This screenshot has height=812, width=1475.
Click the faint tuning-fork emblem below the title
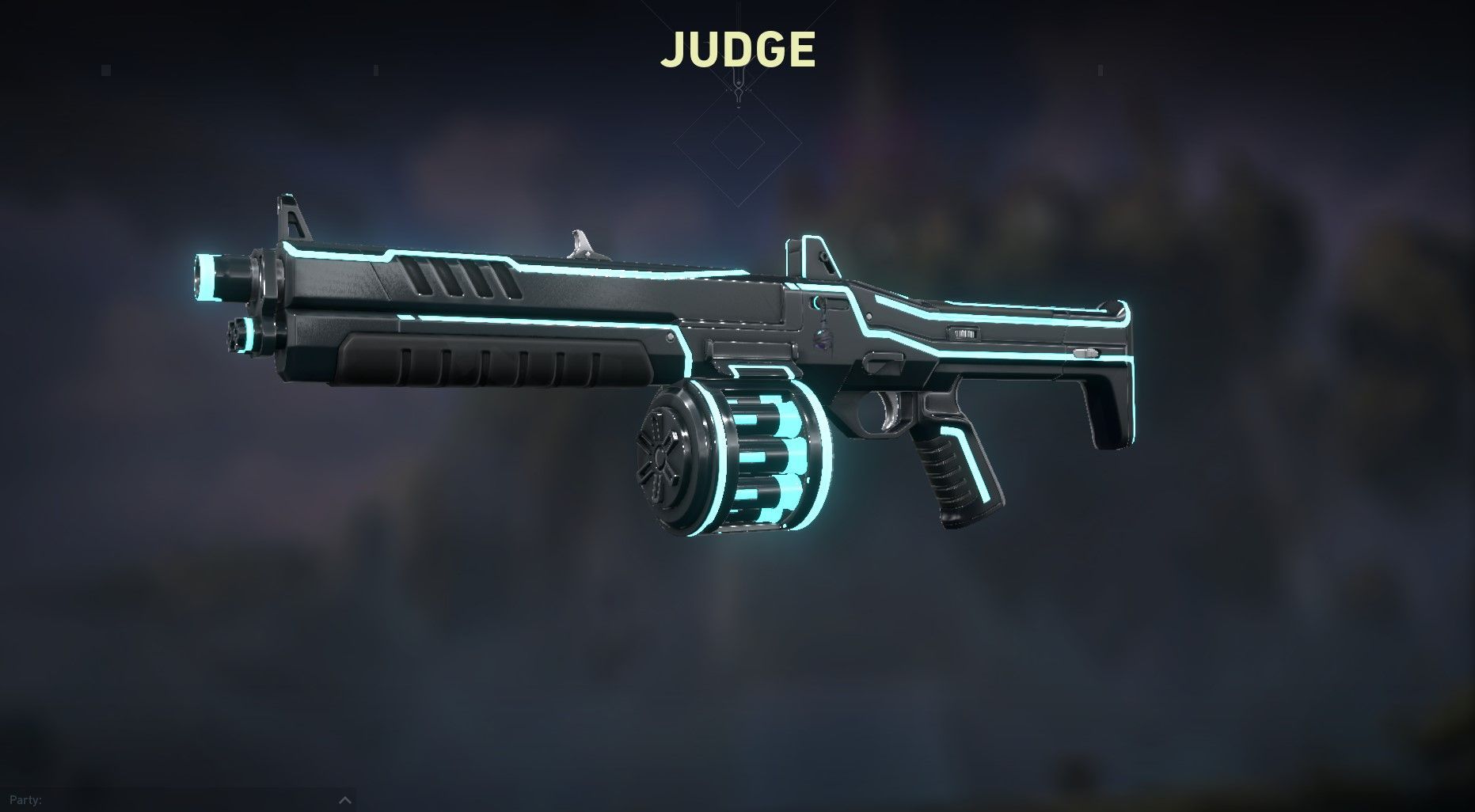738,89
